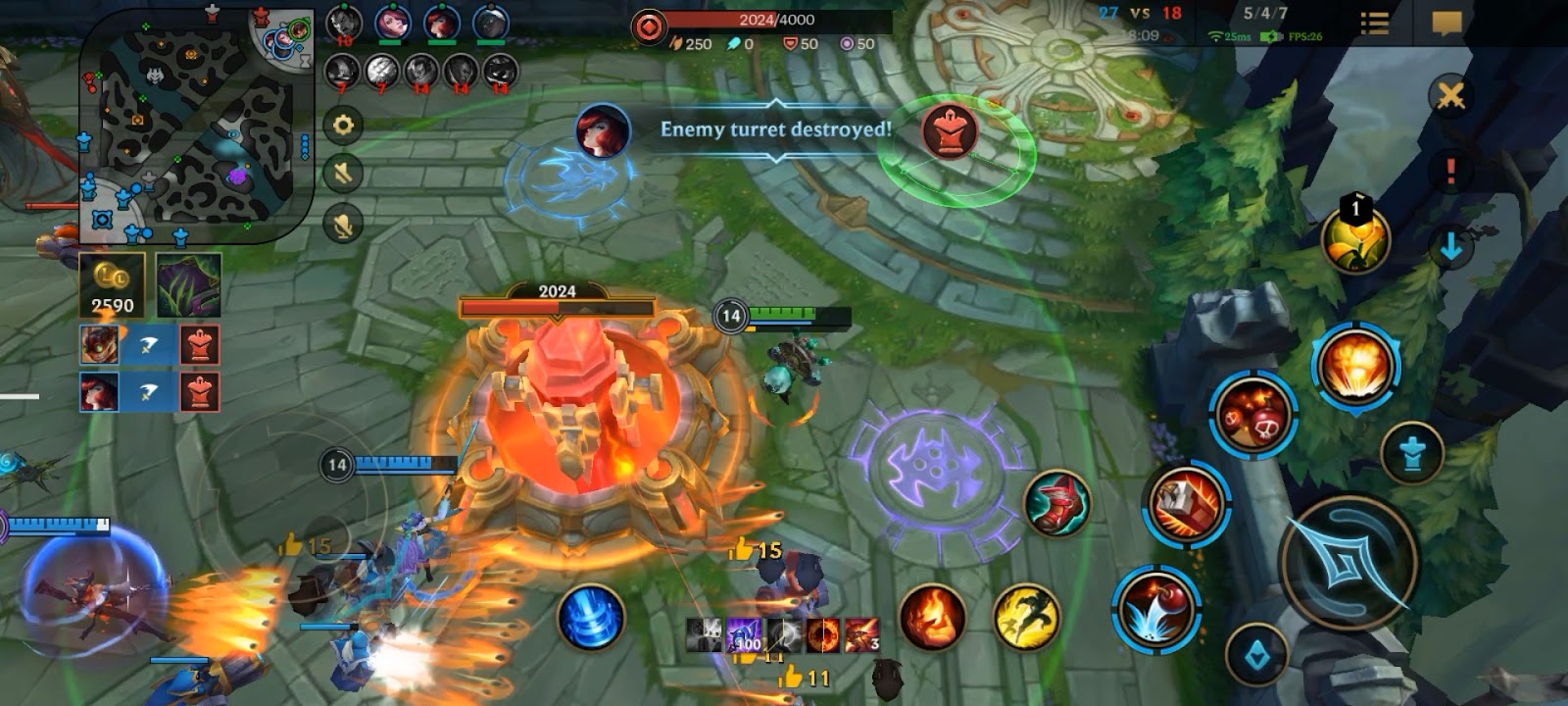The height and width of the screenshot is (706, 1568).
Task: Open the chat speech bubble
Action: coord(1446,24)
